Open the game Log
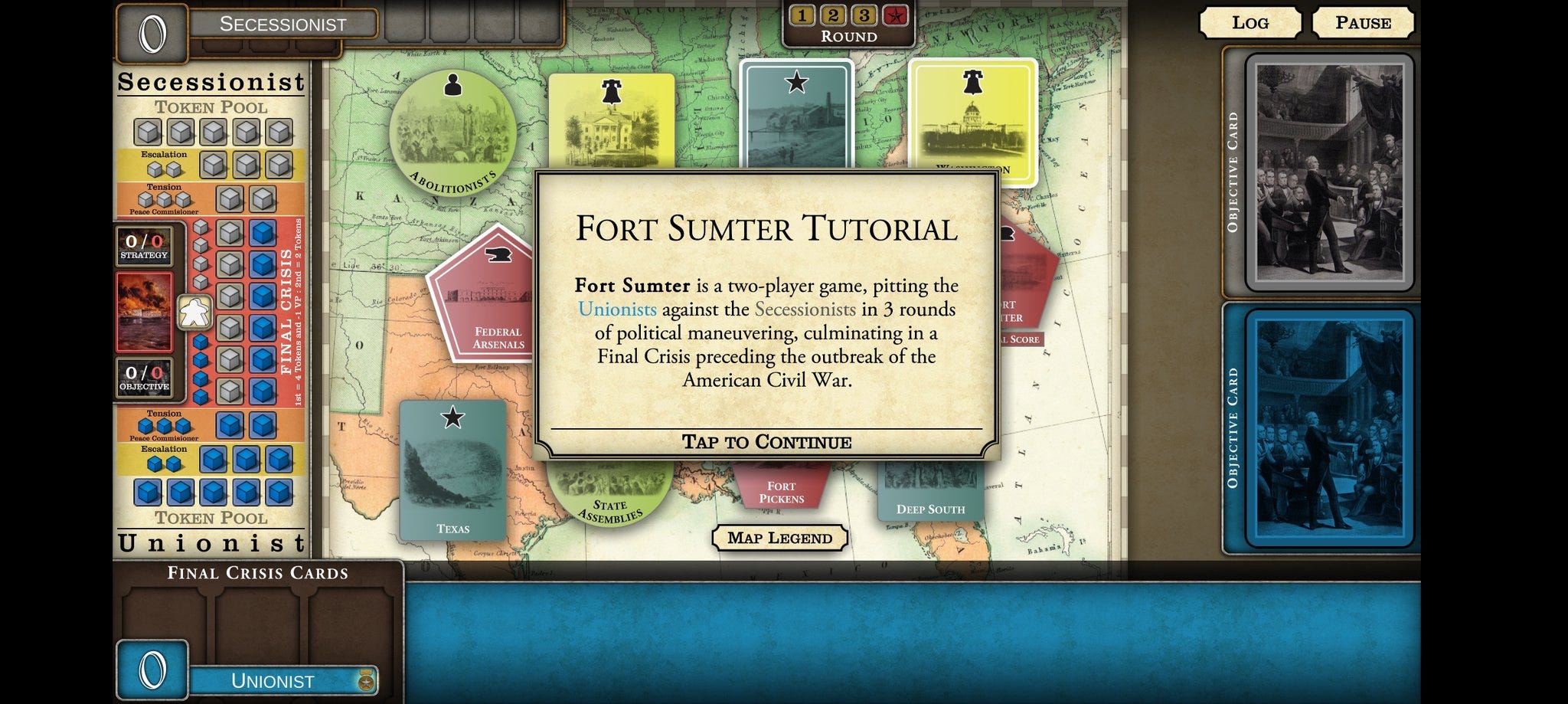The image size is (1568, 704). [x=1249, y=23]
